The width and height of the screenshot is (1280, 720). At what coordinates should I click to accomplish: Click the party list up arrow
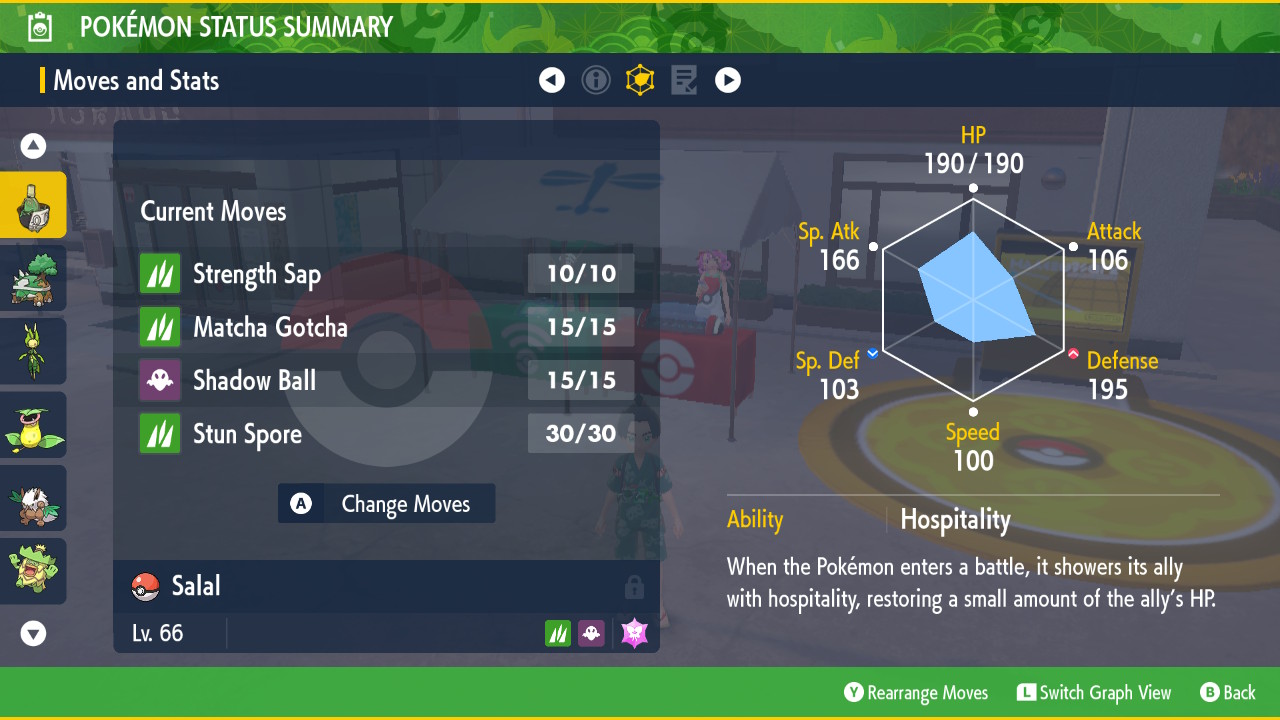[33, 147]
